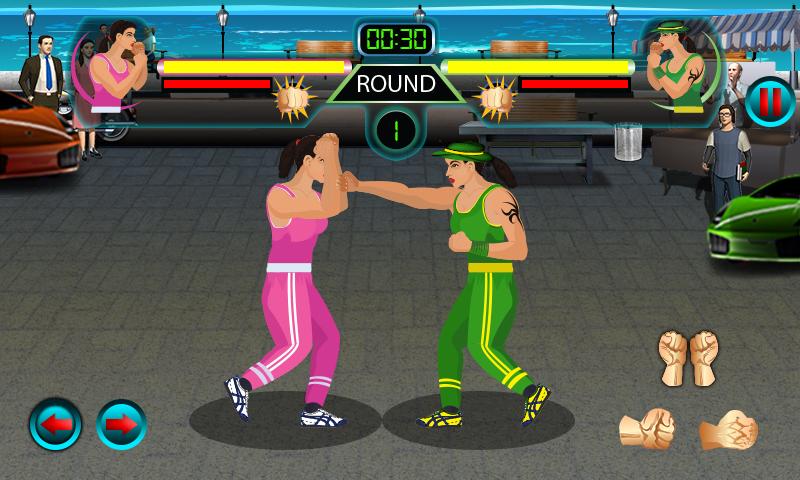Tap the left arrow move button
Screen dimensions: 800x480
[56, 424]
